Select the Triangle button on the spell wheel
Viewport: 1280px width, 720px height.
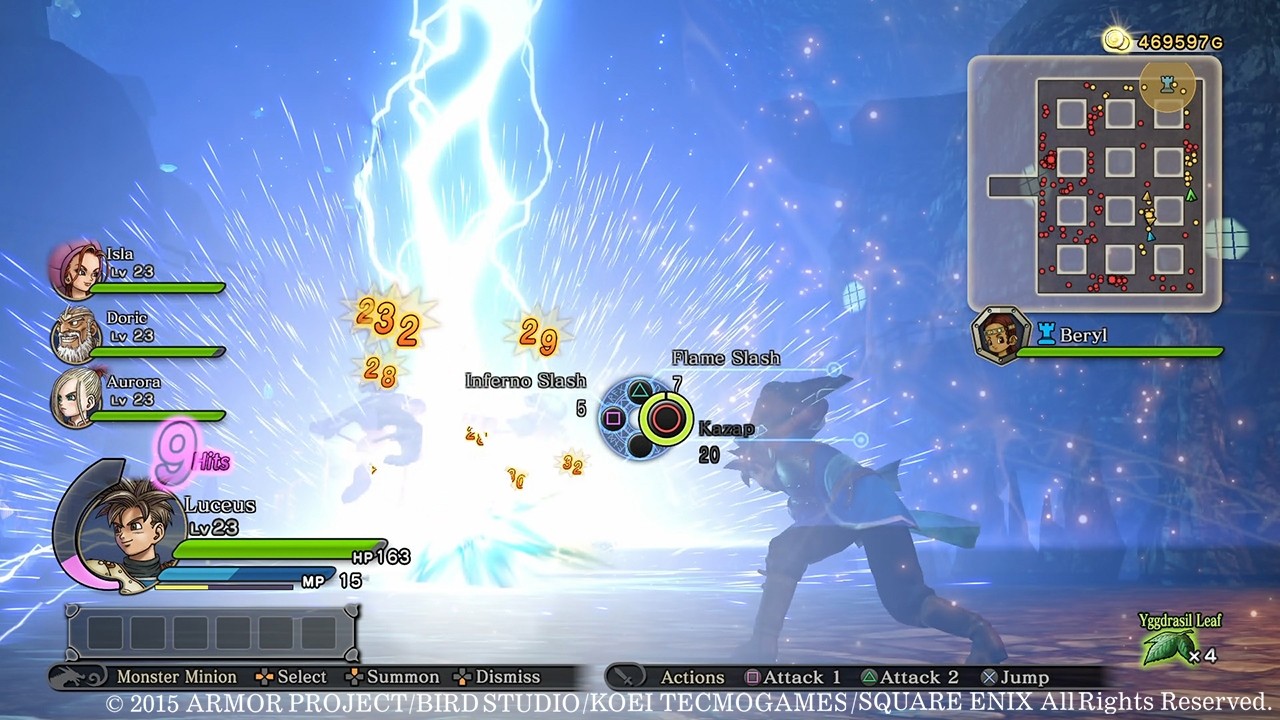click(x=640, y=390)
